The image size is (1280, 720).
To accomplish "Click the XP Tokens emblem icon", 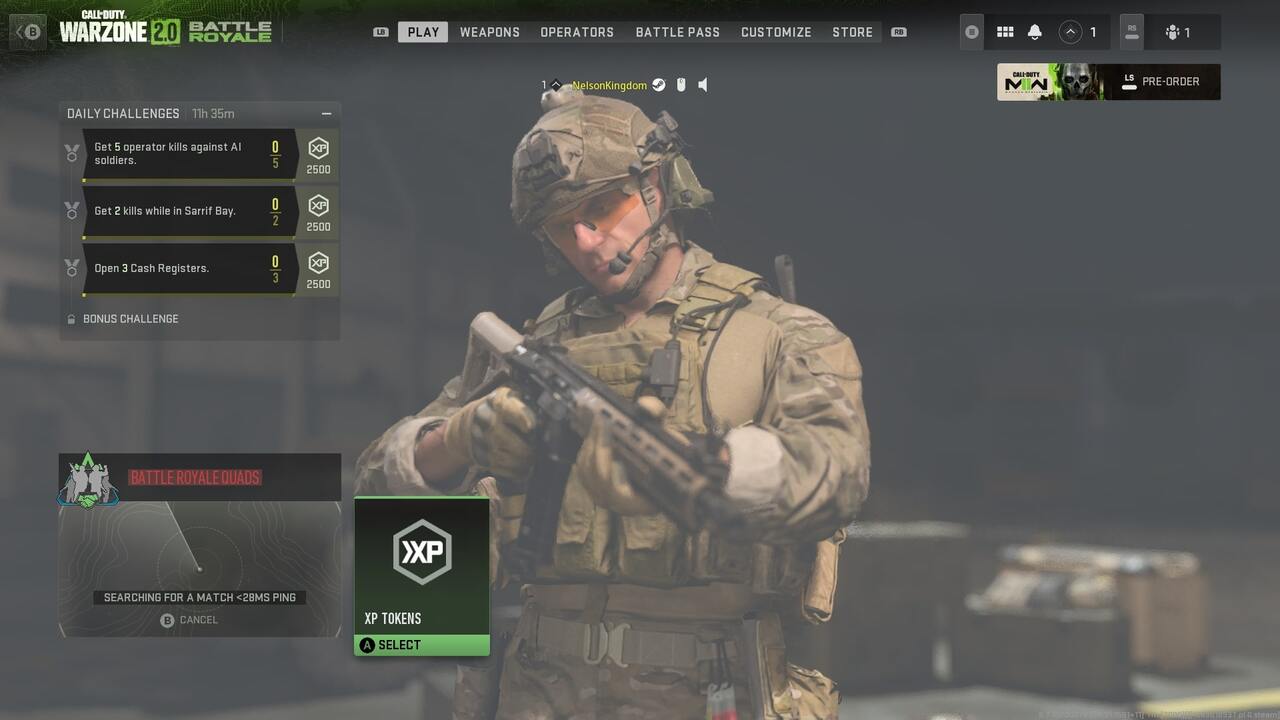I will pyautogui.click(x=421, y=551).
